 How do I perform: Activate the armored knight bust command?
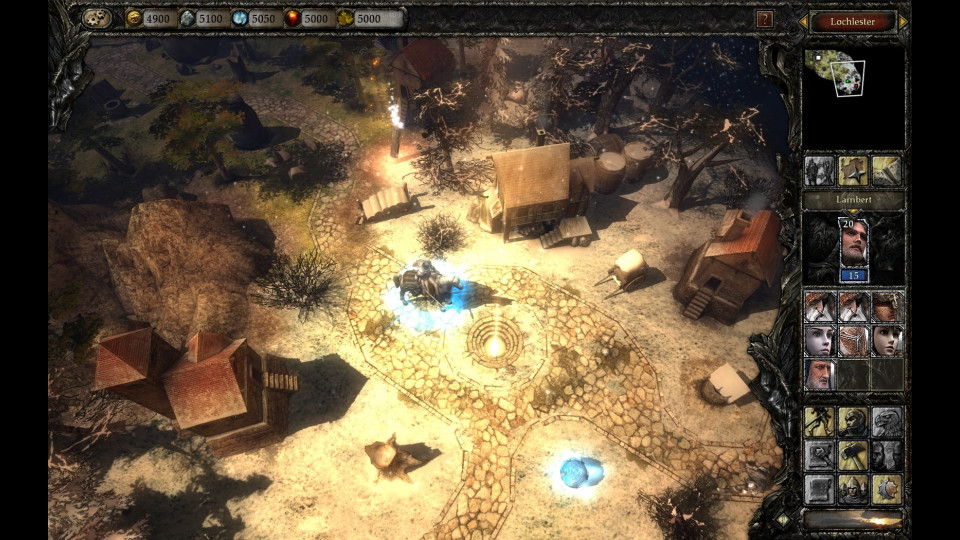[x=853, y=422]
